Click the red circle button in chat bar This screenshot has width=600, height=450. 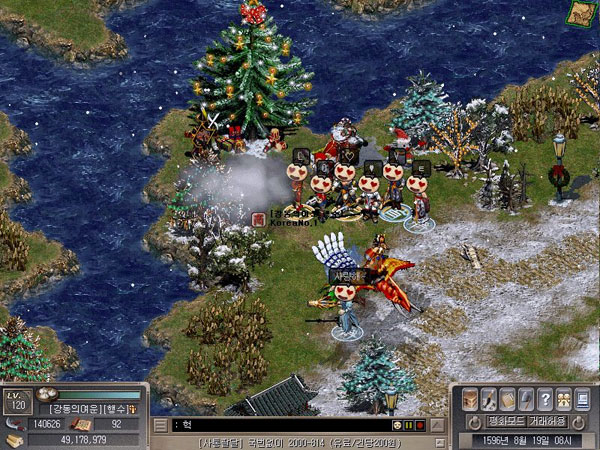pos(421,425)
